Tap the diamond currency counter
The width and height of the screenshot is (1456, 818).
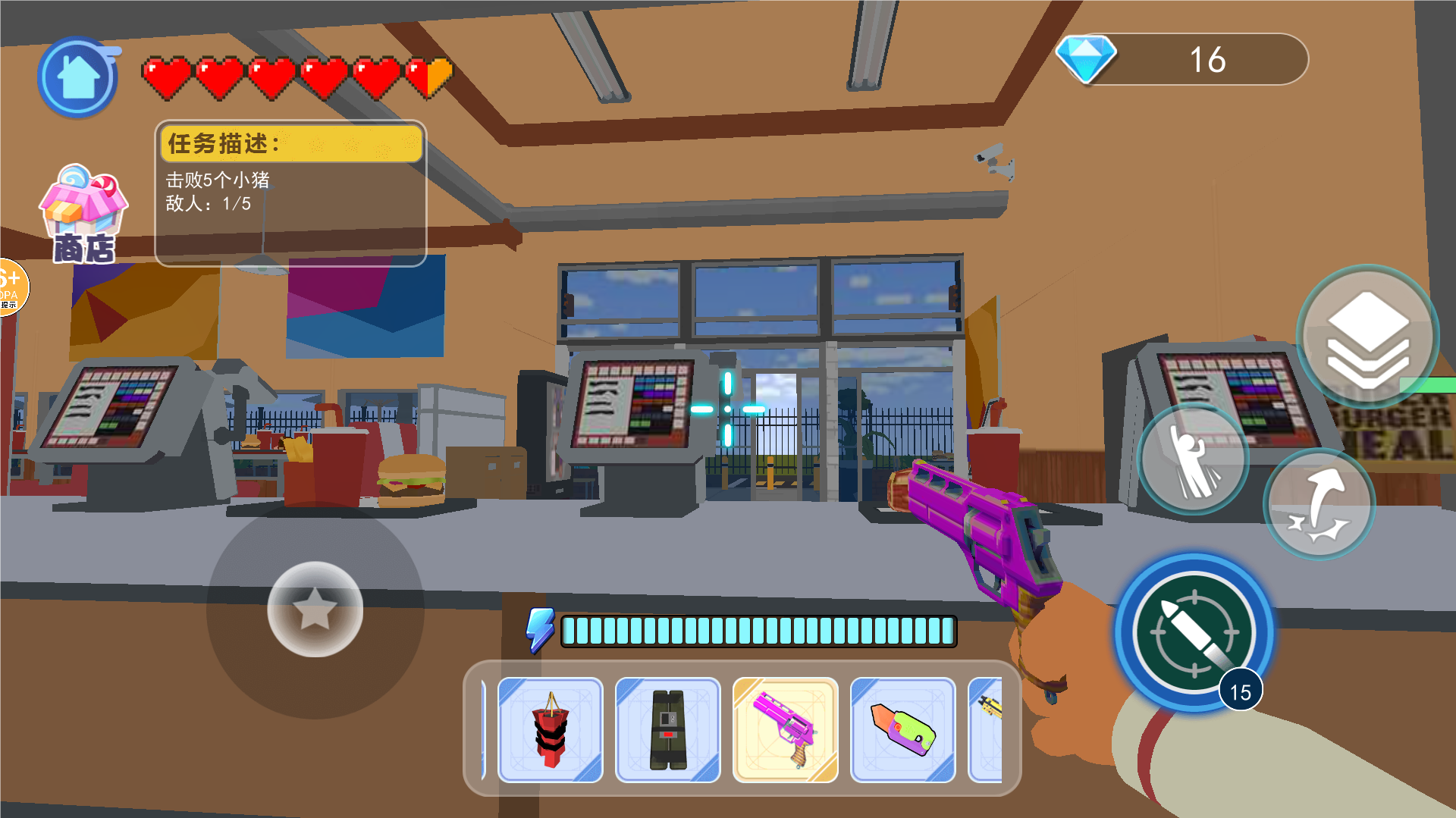(1183, 59)
